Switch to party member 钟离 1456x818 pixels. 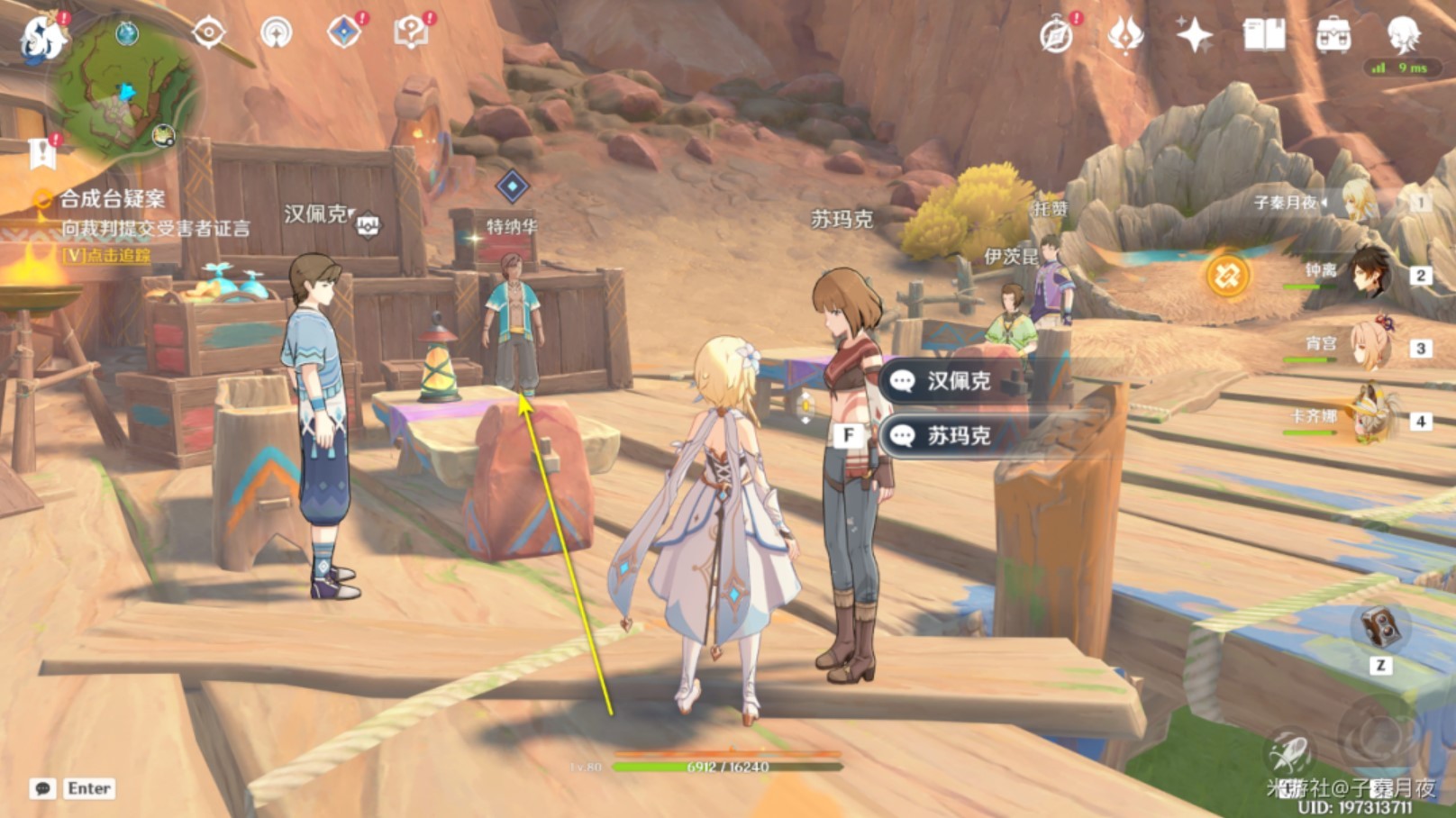tap(1368, 274)
